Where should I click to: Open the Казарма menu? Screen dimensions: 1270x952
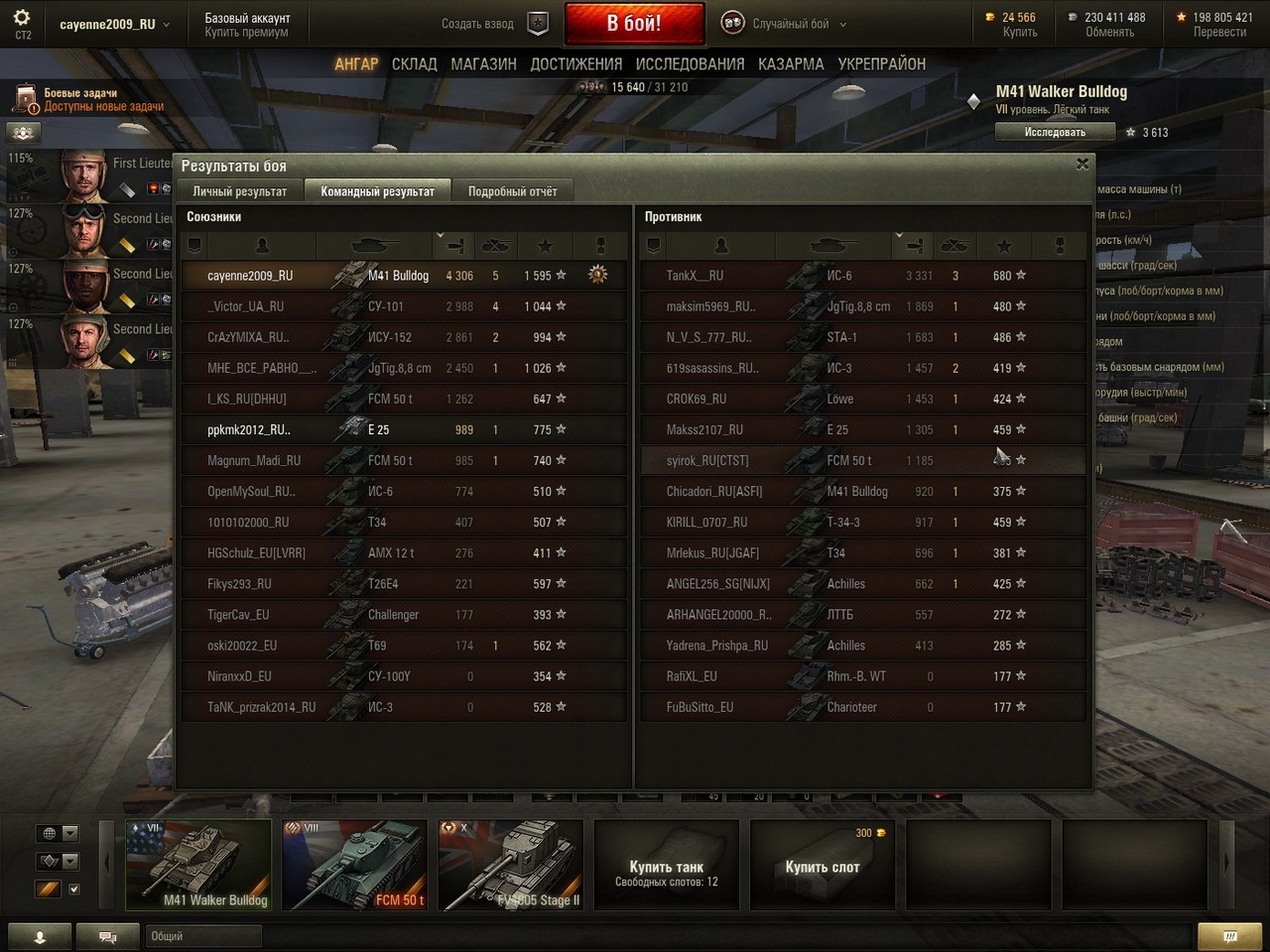click(791, 64)
